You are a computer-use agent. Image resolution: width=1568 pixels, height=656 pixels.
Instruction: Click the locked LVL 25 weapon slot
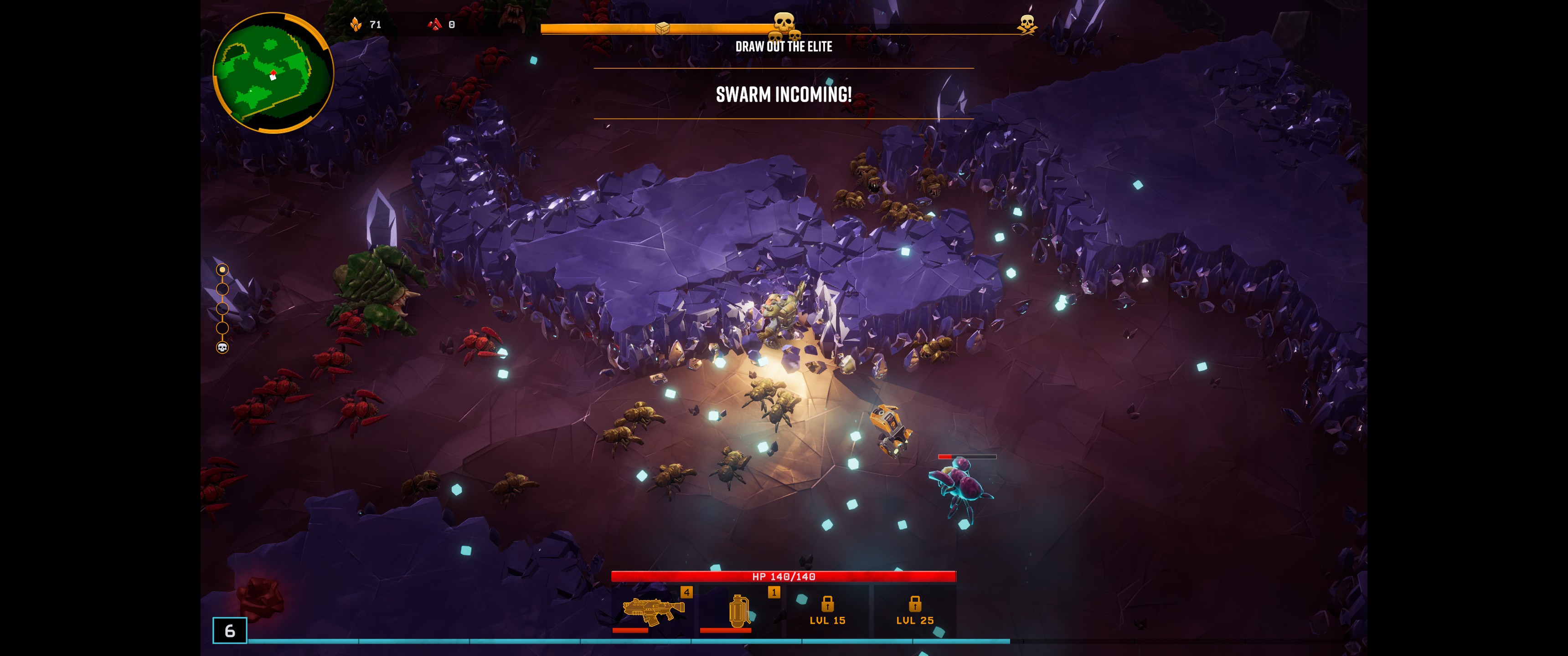[x=914, y=610]
